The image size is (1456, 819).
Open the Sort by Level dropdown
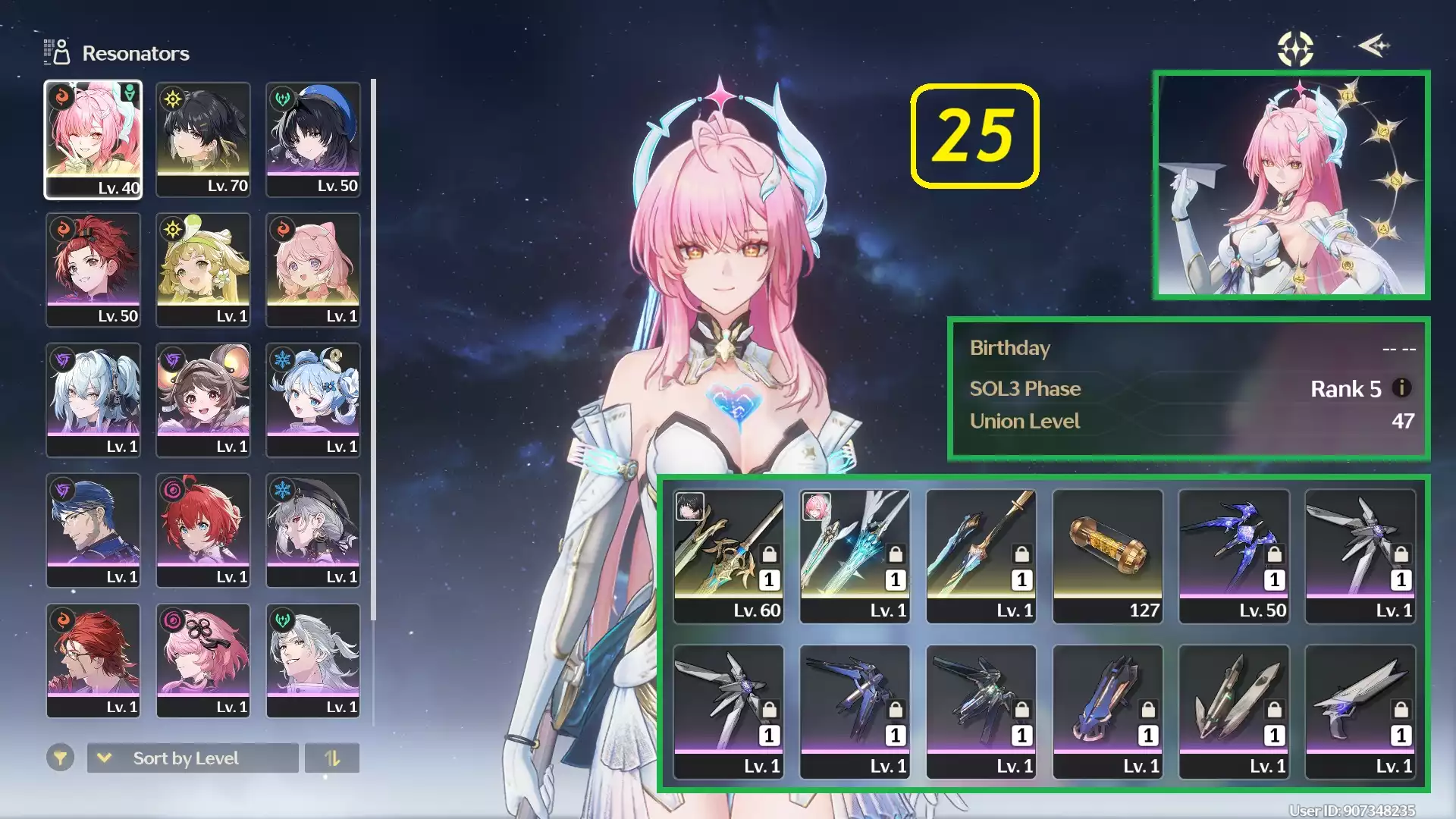click(x=192, y=758)
